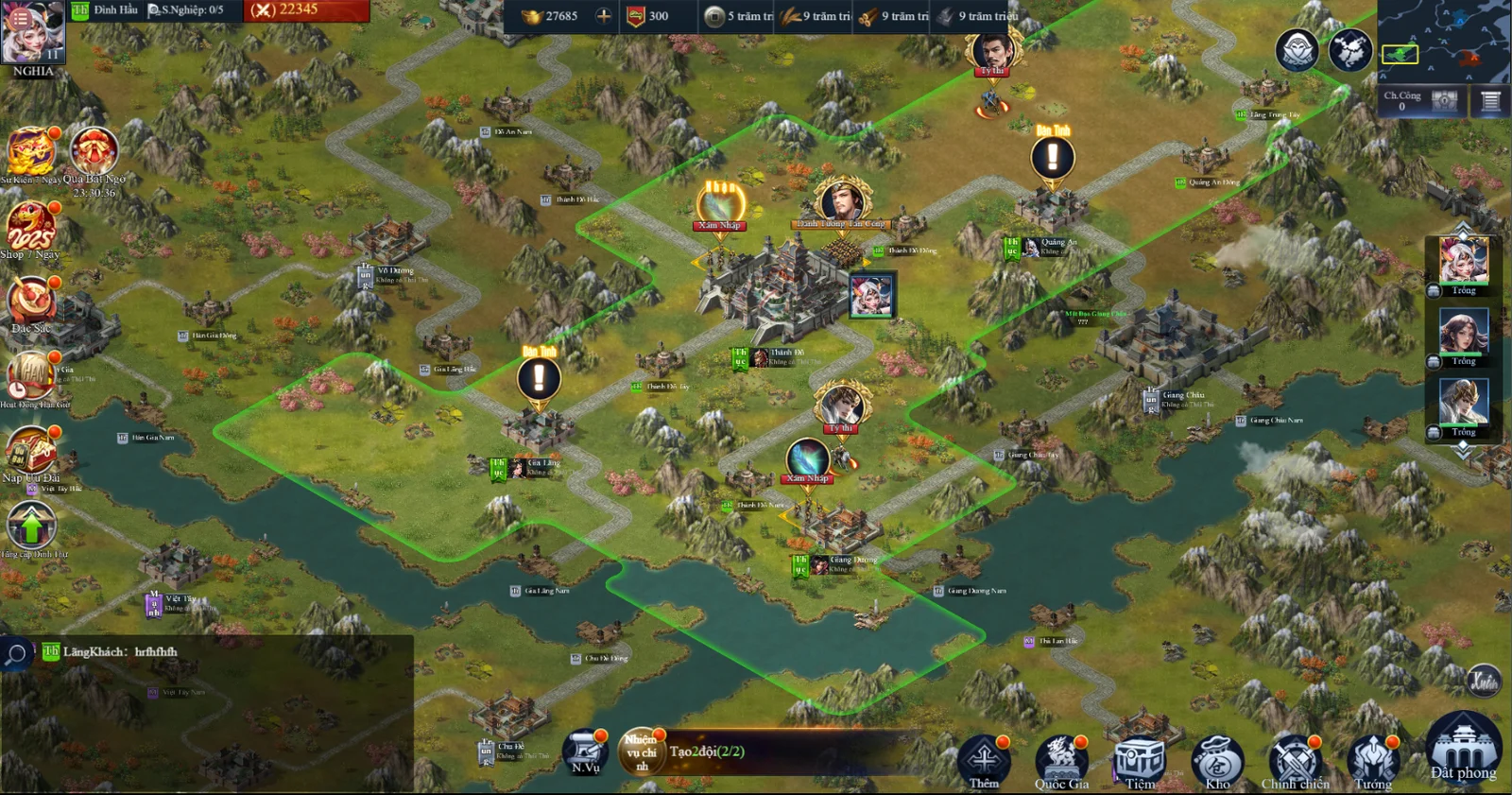Image resolution: width=1512 pixels, height=795 pixels.
Task: Open the minimap in the corner
Action: tap(1443, 42)
